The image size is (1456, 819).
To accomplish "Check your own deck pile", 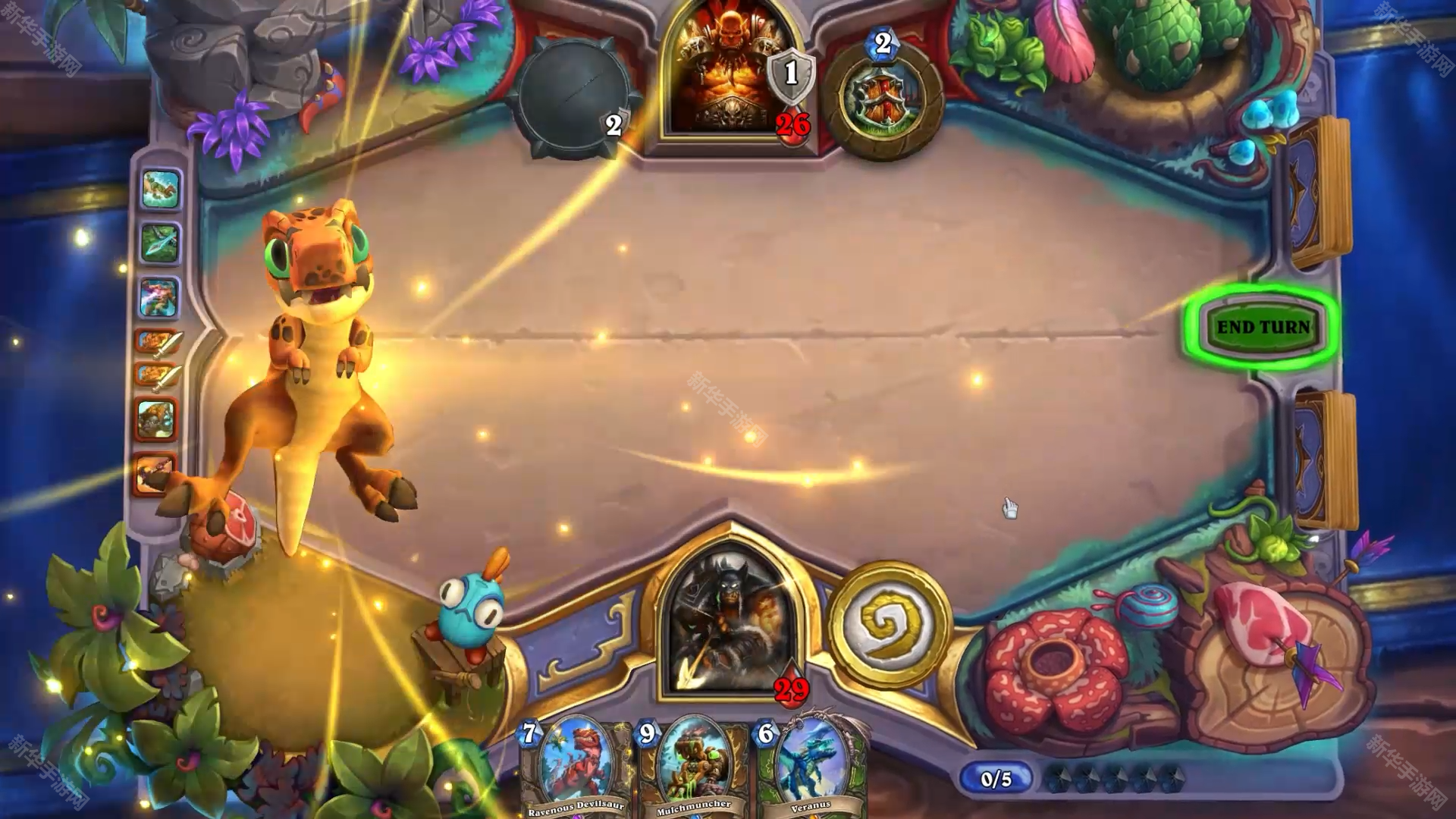I will point(1323,459).
